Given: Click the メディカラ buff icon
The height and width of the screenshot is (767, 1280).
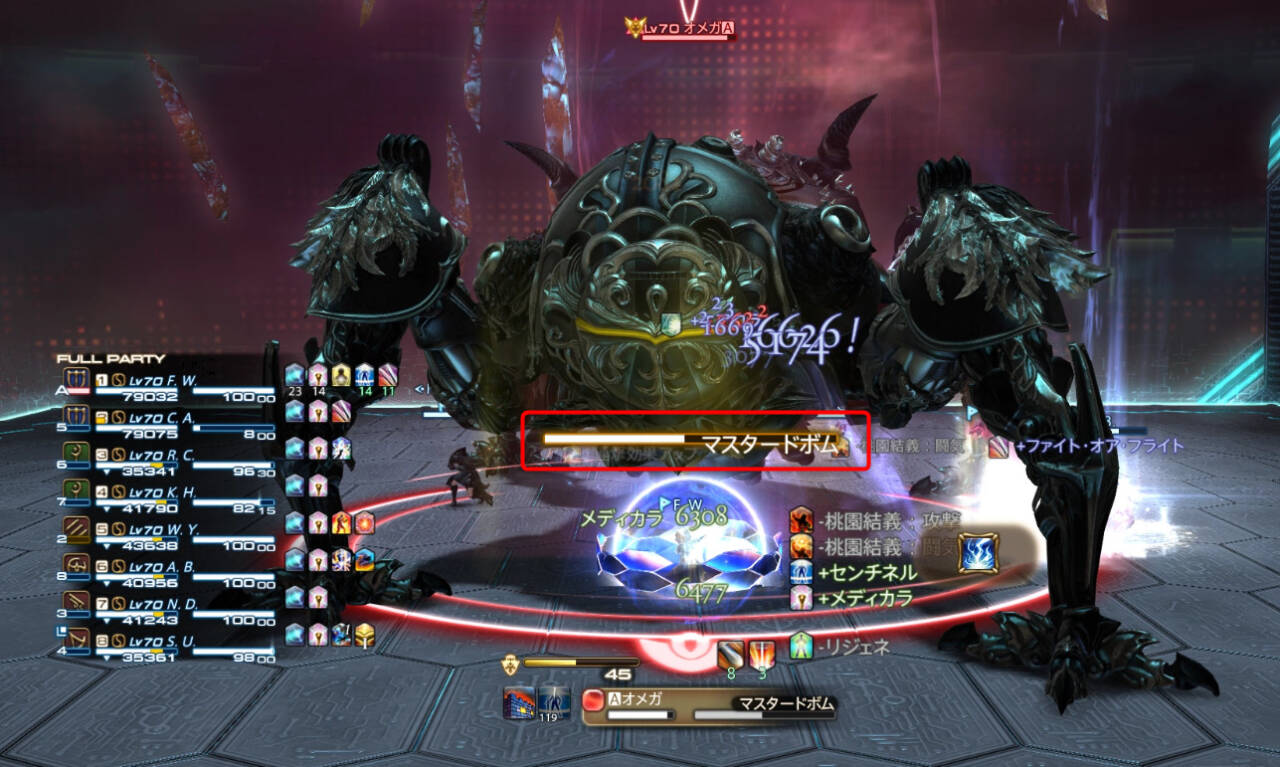Looking at the screenshot, I should [800, 598].
